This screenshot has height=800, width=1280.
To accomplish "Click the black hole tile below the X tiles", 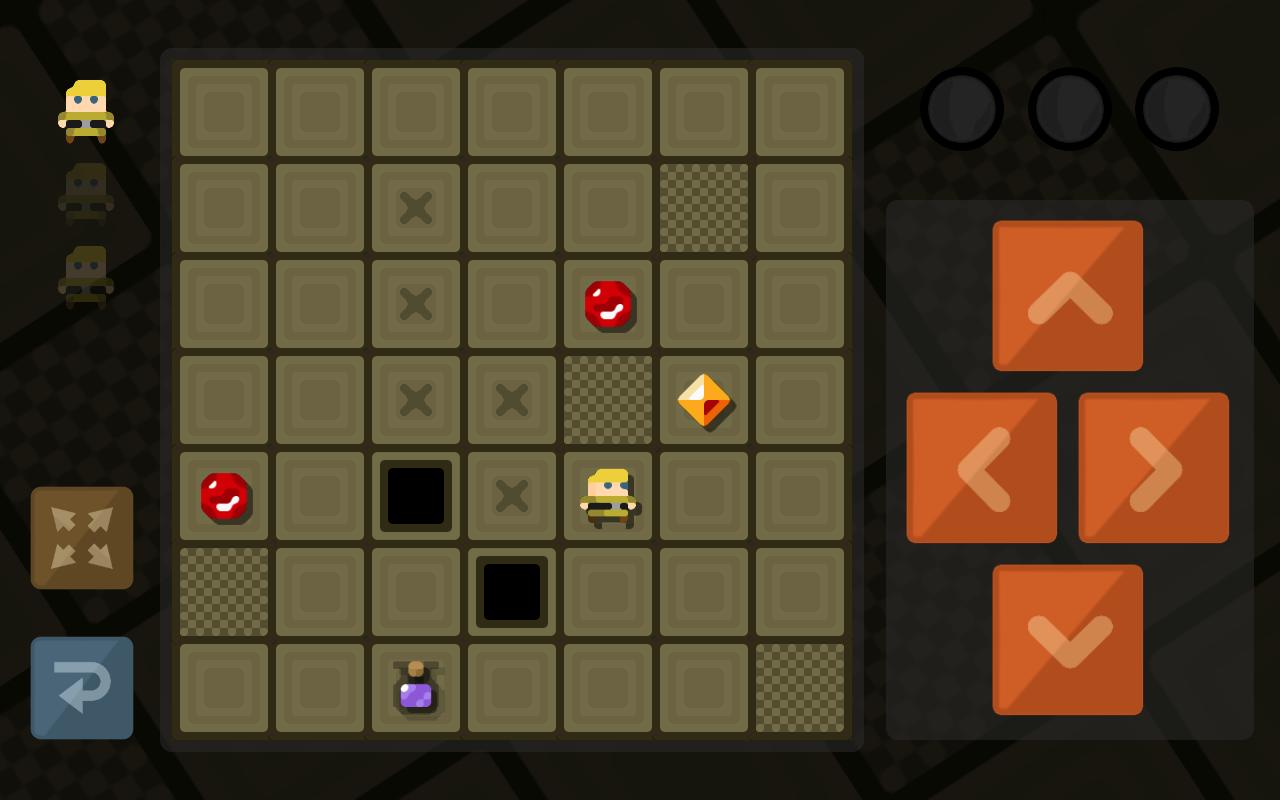I will pos(512,591).
